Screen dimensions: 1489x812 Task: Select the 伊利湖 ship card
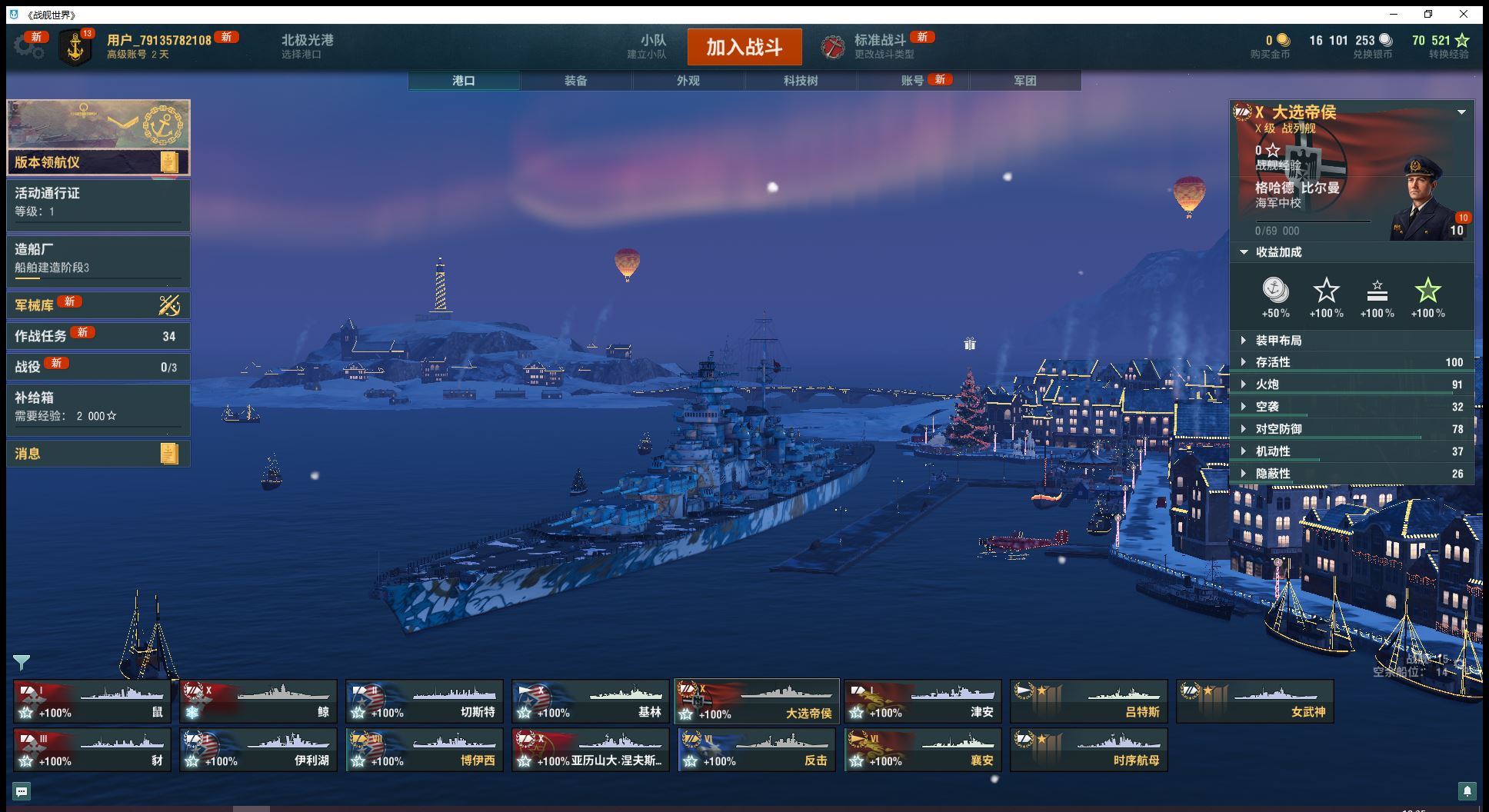(x=258, y=750)
